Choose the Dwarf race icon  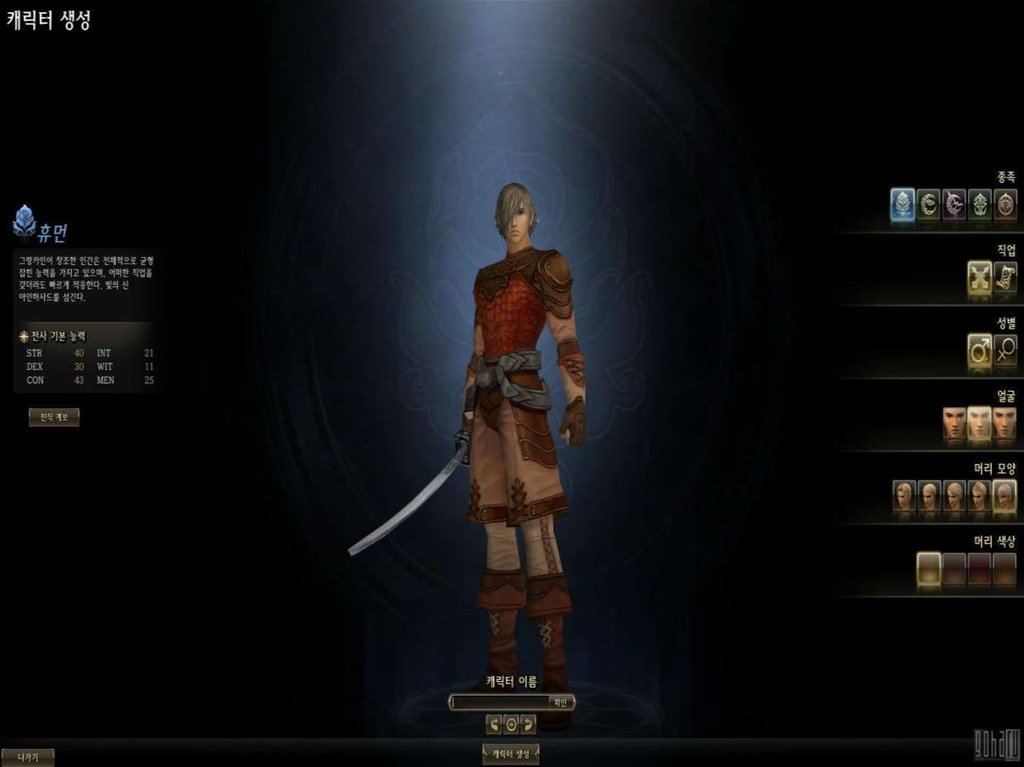[1005, 204]
